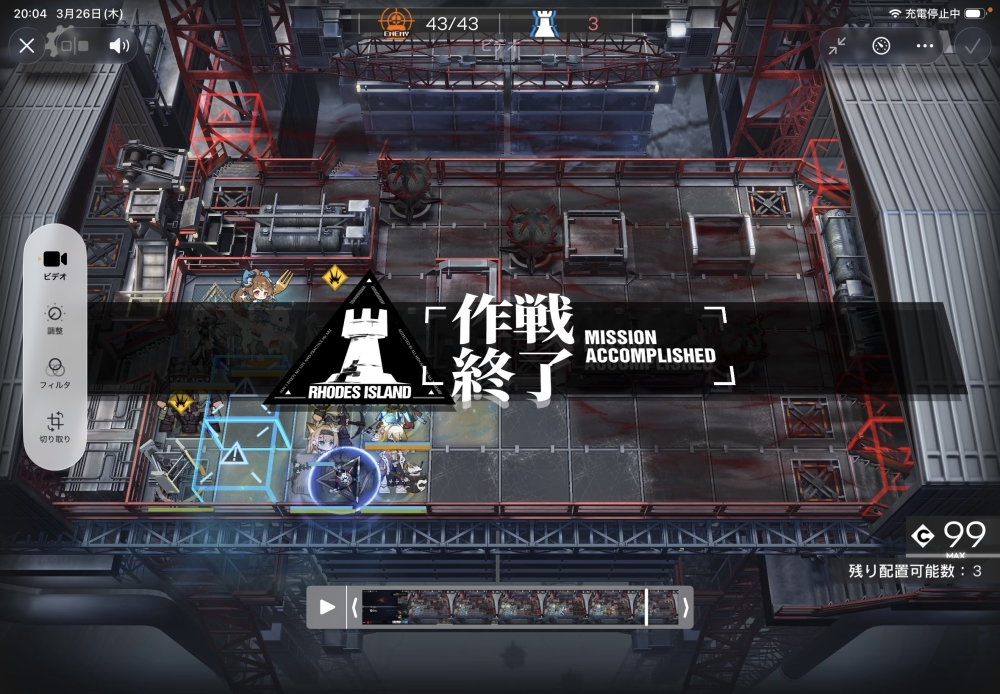Switch to the 調整 adjust tool

(x=55, y=318)
